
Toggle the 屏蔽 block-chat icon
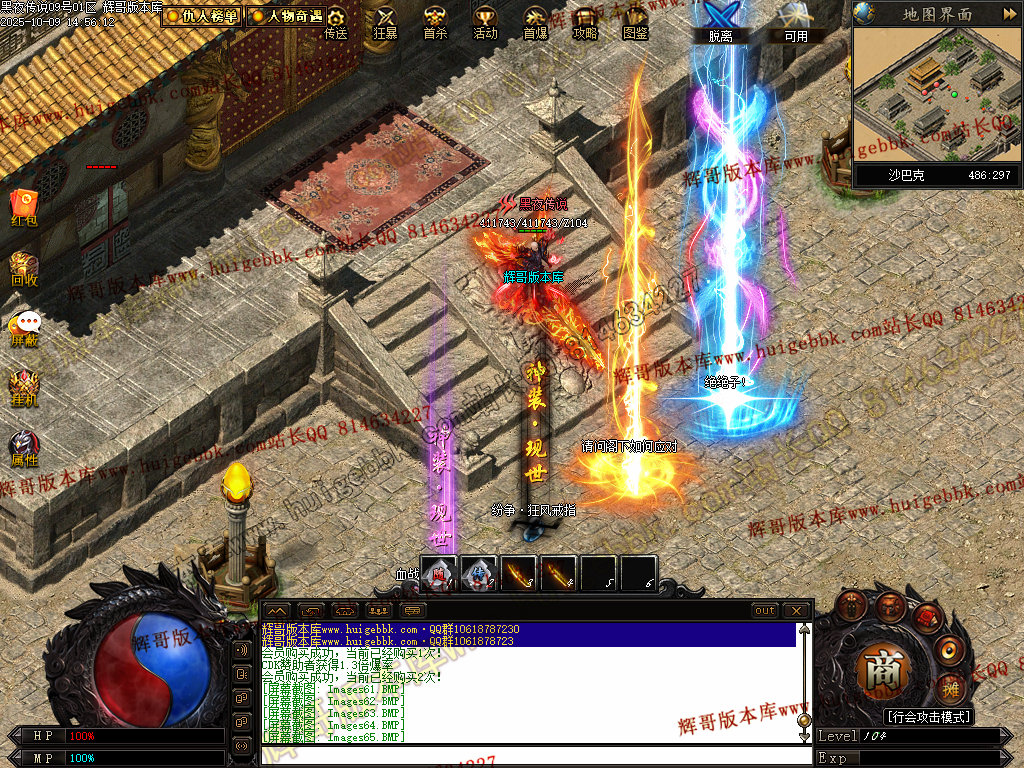pyautogui.click(x=24, y=328)
